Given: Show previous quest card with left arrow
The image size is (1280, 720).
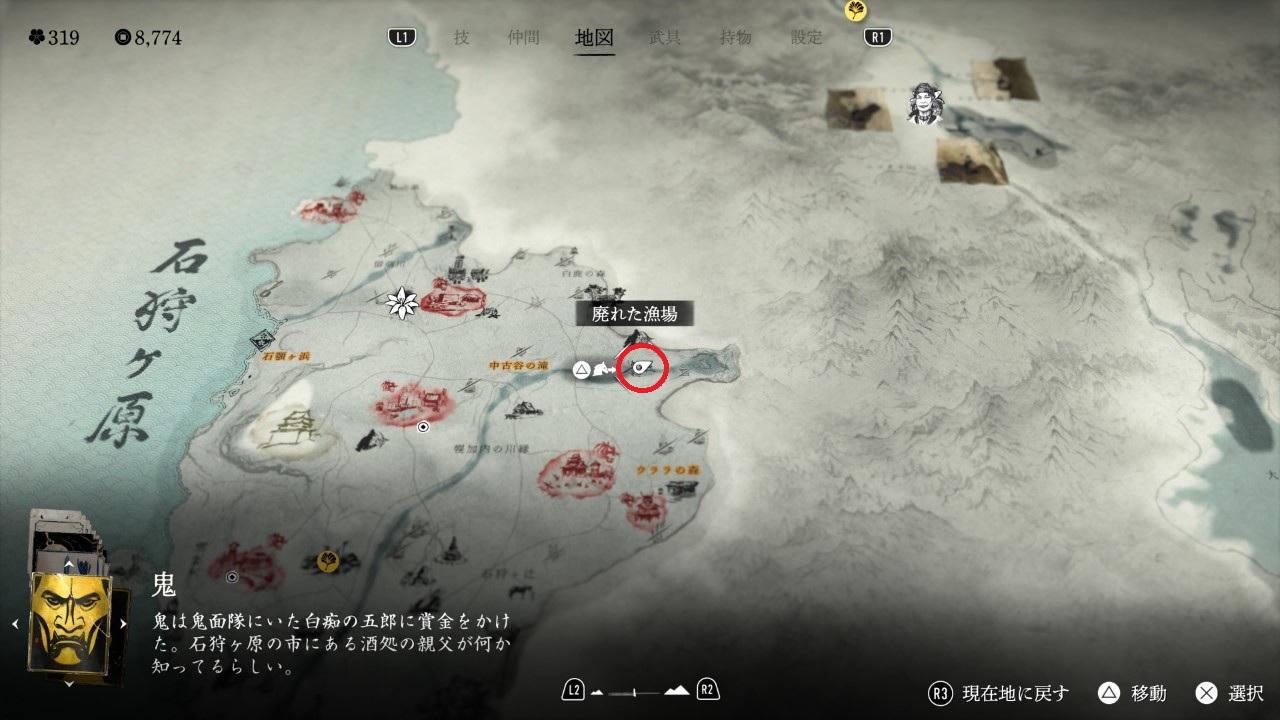Looking at the screenshot, I should (x=15, y=624).
